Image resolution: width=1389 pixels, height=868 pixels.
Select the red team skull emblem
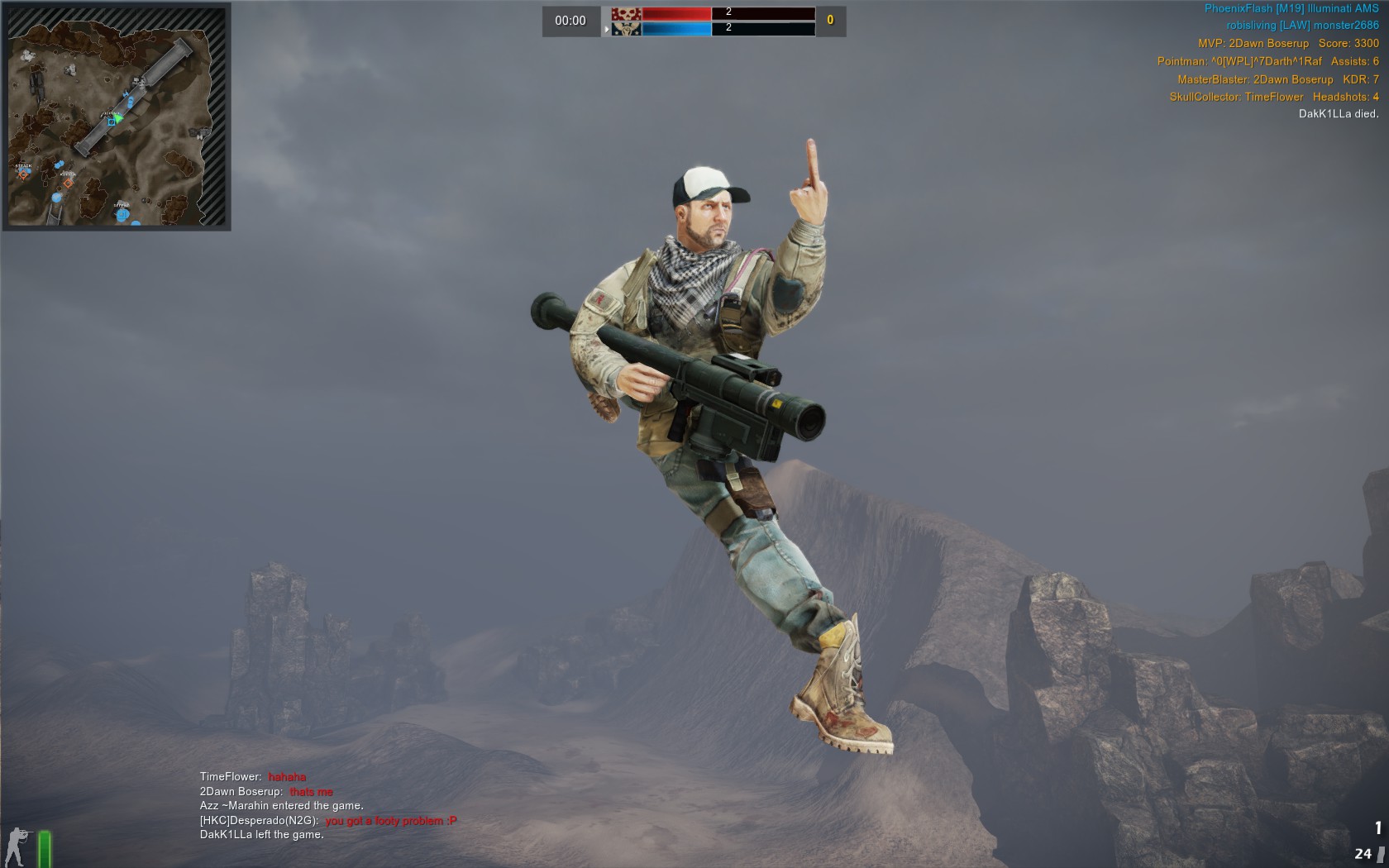(x=627, y=14)
